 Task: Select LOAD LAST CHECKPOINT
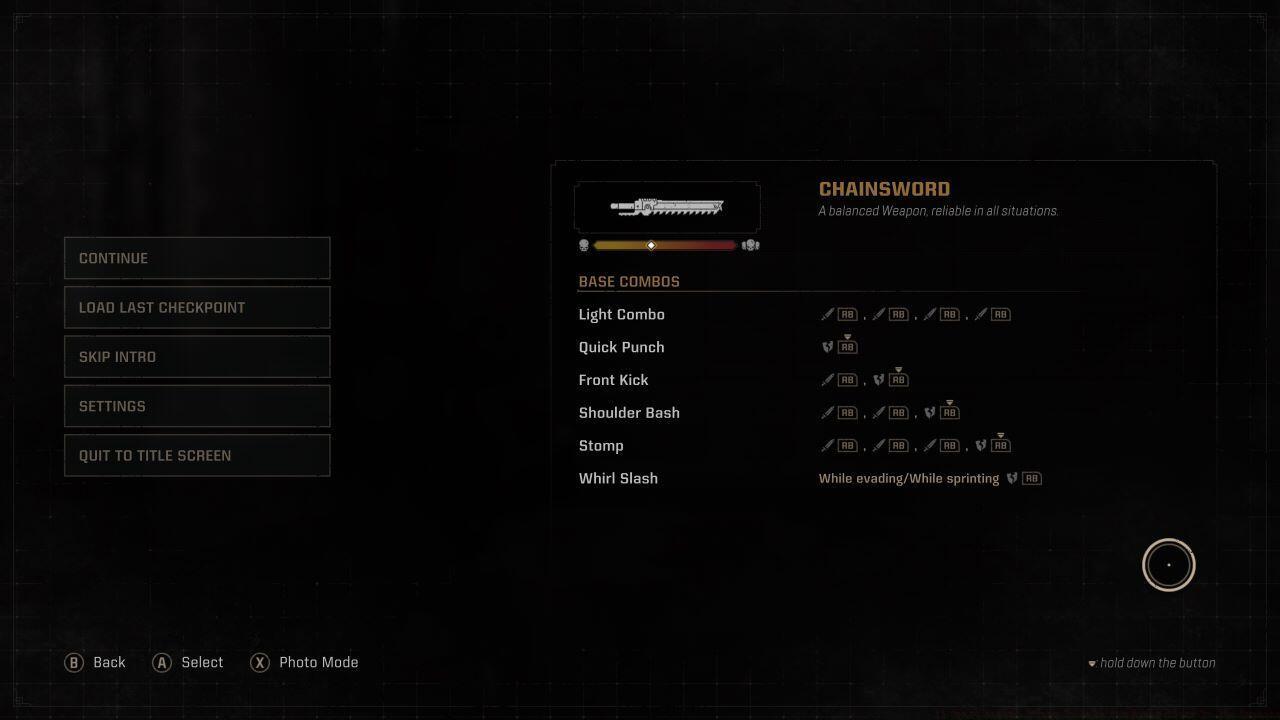click(197, 307)
